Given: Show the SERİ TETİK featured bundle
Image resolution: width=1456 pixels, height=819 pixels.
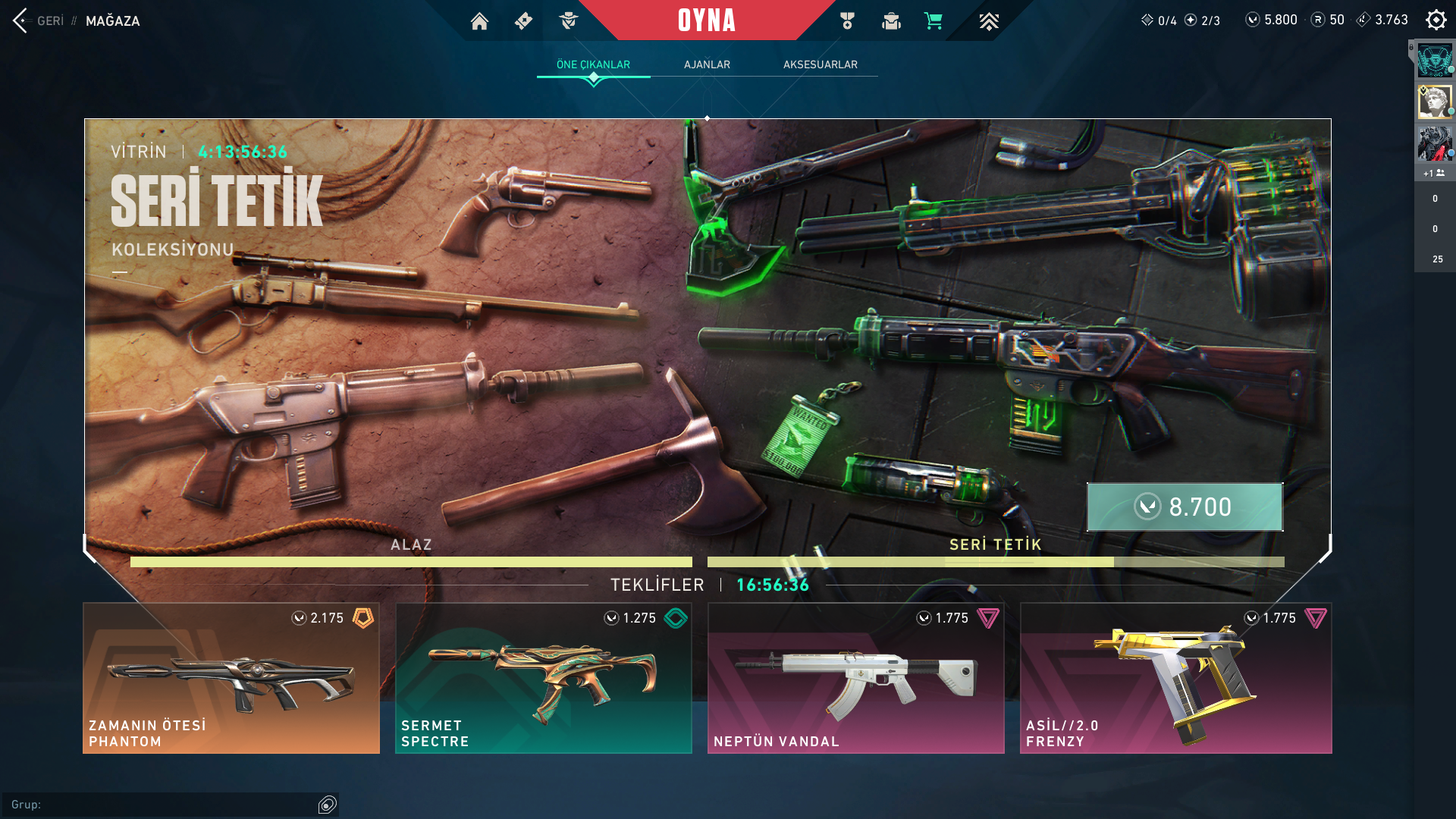Looking at the screenshot, I should point(995,552).
